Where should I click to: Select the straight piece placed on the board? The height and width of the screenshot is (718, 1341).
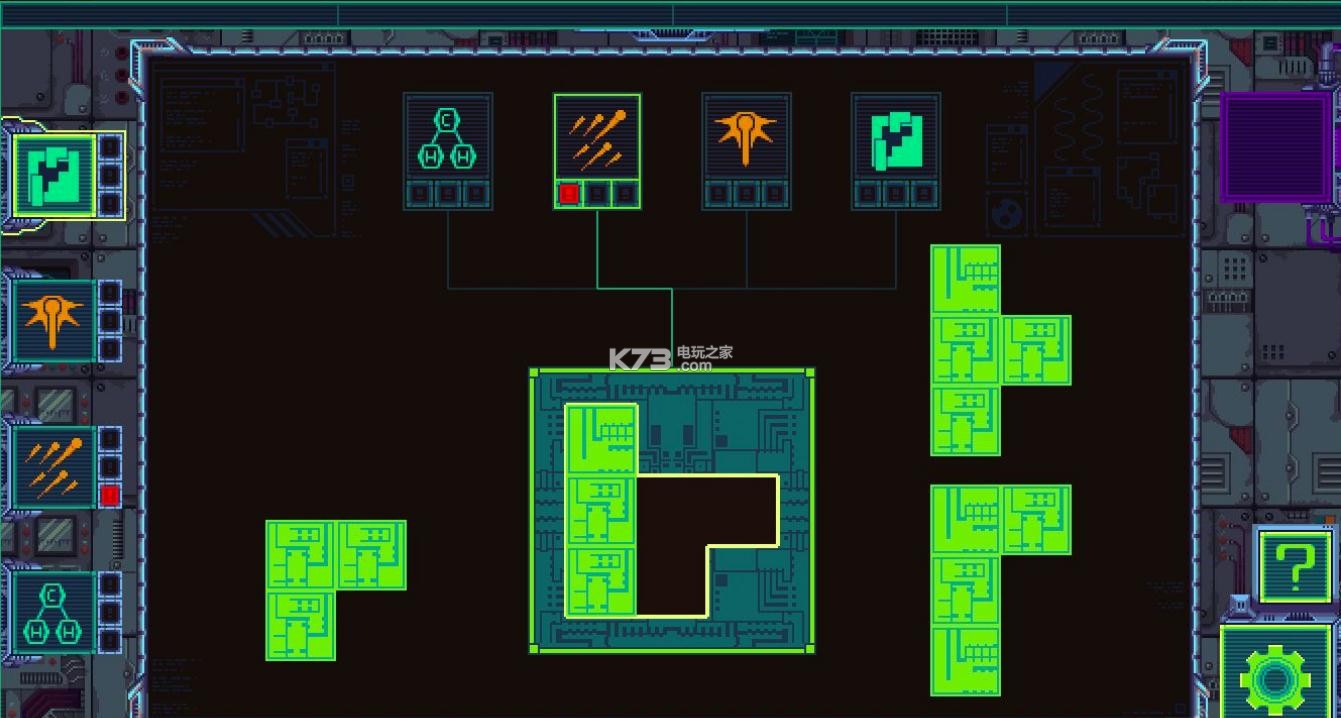click(601, 510)
